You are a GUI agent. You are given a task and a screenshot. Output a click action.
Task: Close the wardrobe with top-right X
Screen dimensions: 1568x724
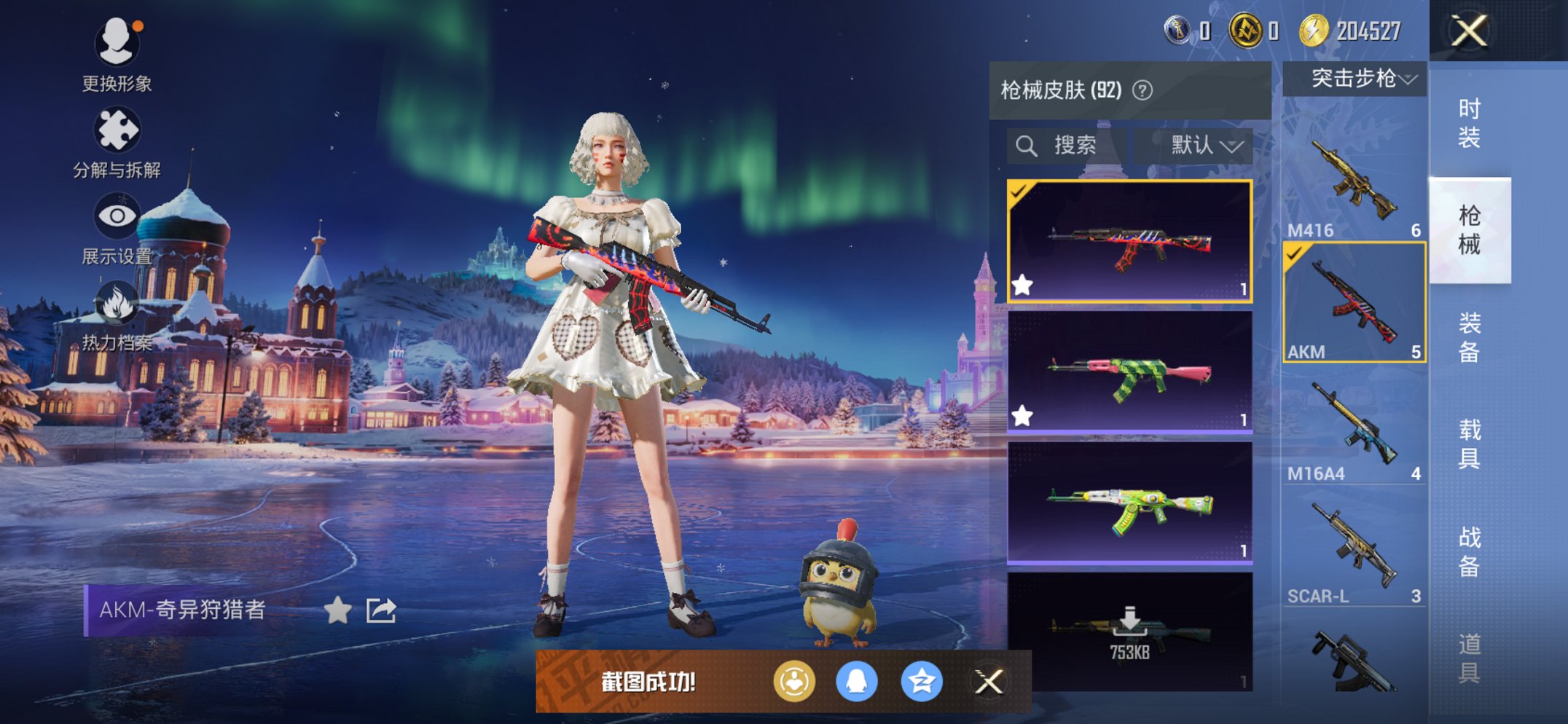click(1469, 31)
